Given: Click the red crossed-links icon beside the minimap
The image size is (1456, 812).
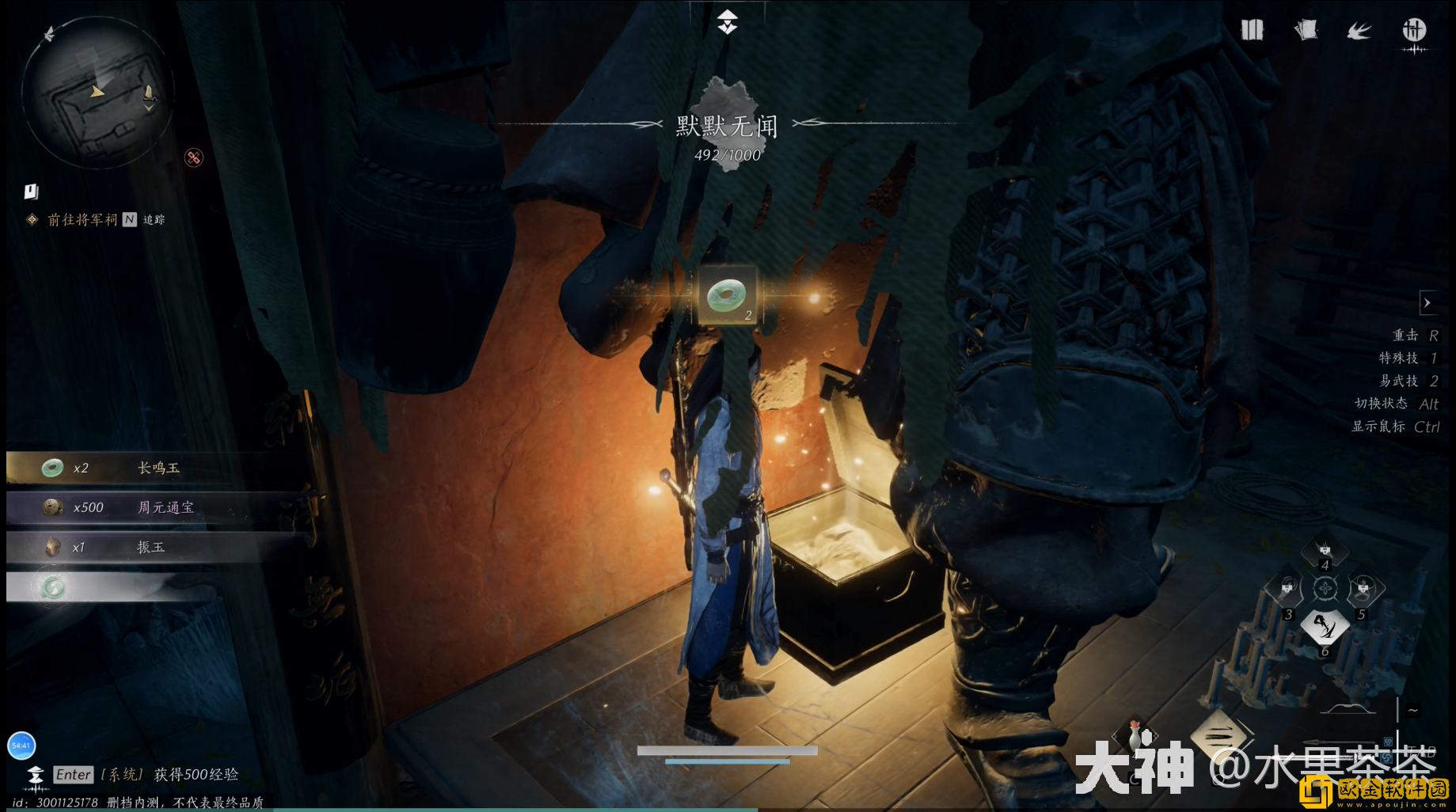Looking at the screenshot, I should (193, 157).
